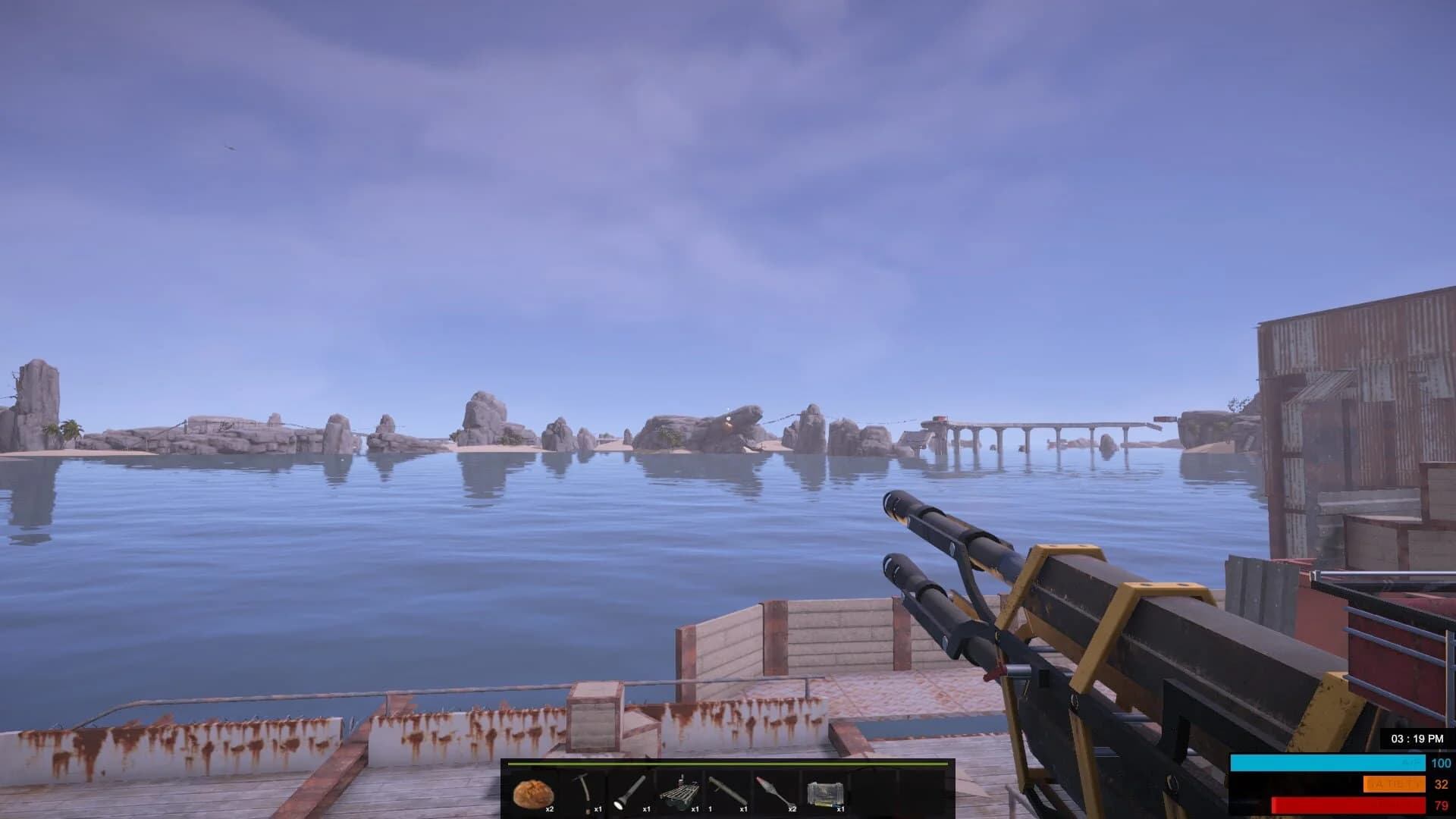Select the water purifier item in slot four
This screenshot has height=819, width=1456.
[x=679, y=792]
